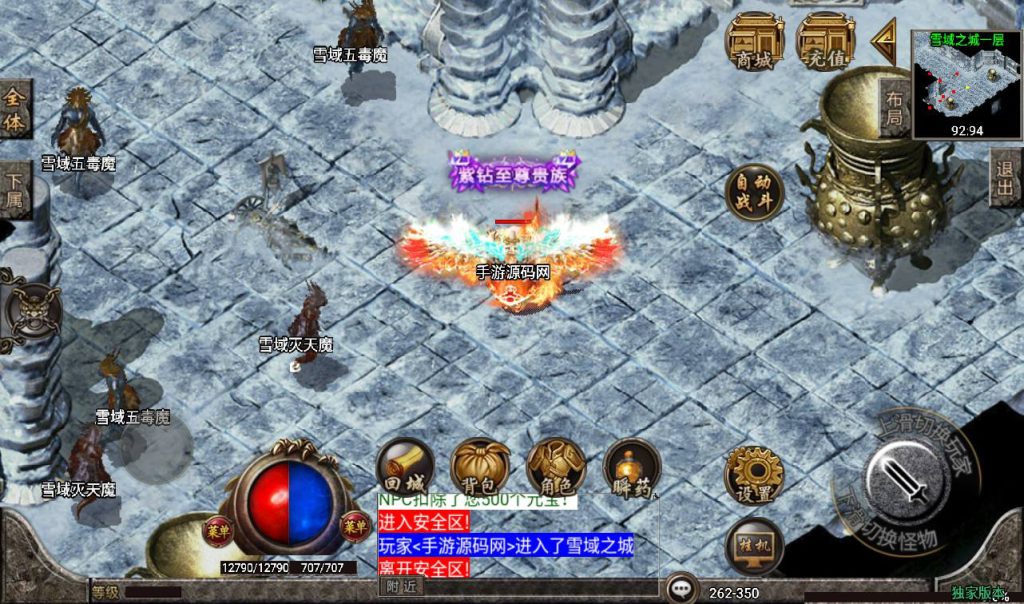Select the 全体 side tab
The height and width of the screenshot is (604, 1024).
tap(14, 110)
